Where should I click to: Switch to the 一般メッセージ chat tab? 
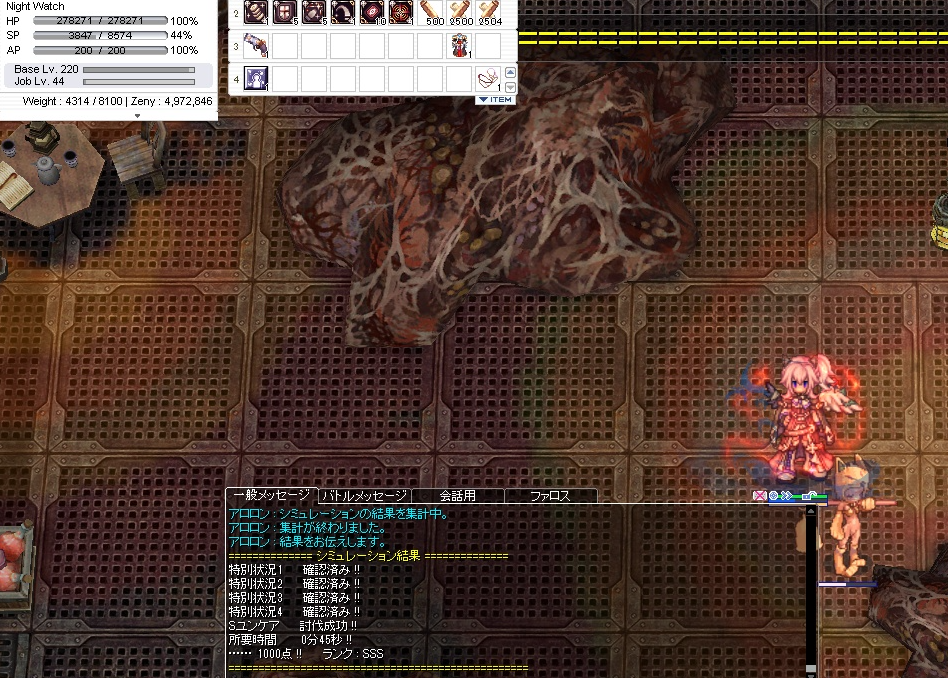tap(272, 496)
